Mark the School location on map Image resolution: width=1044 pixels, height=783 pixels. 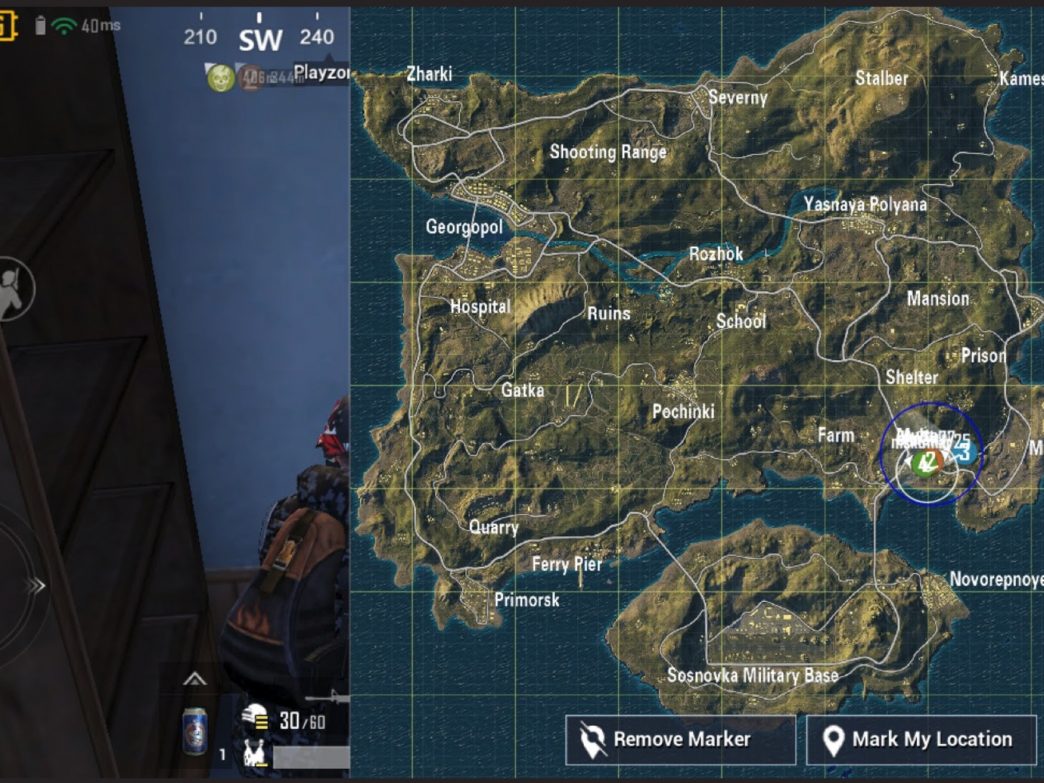pos(741,321)
